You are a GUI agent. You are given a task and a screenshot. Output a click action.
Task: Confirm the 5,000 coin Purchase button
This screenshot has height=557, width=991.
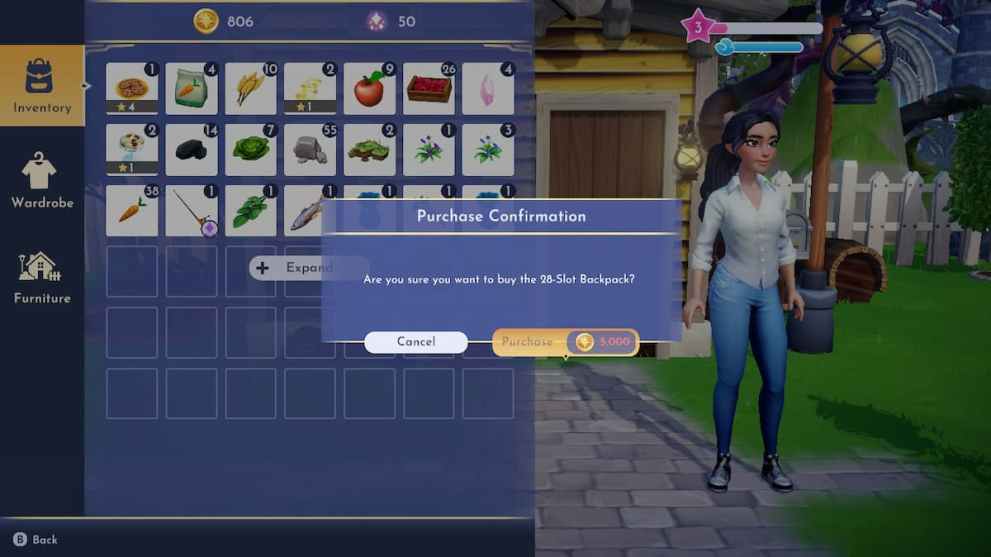565,342
